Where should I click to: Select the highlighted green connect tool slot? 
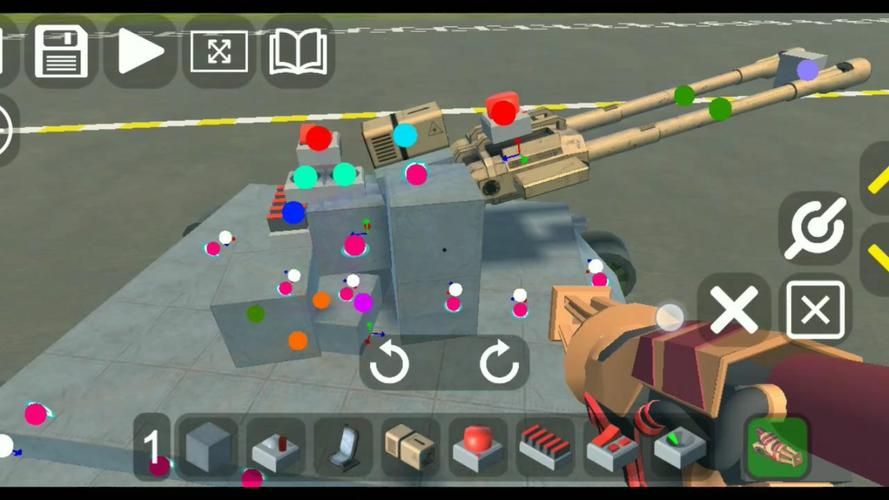click(778, 446)
